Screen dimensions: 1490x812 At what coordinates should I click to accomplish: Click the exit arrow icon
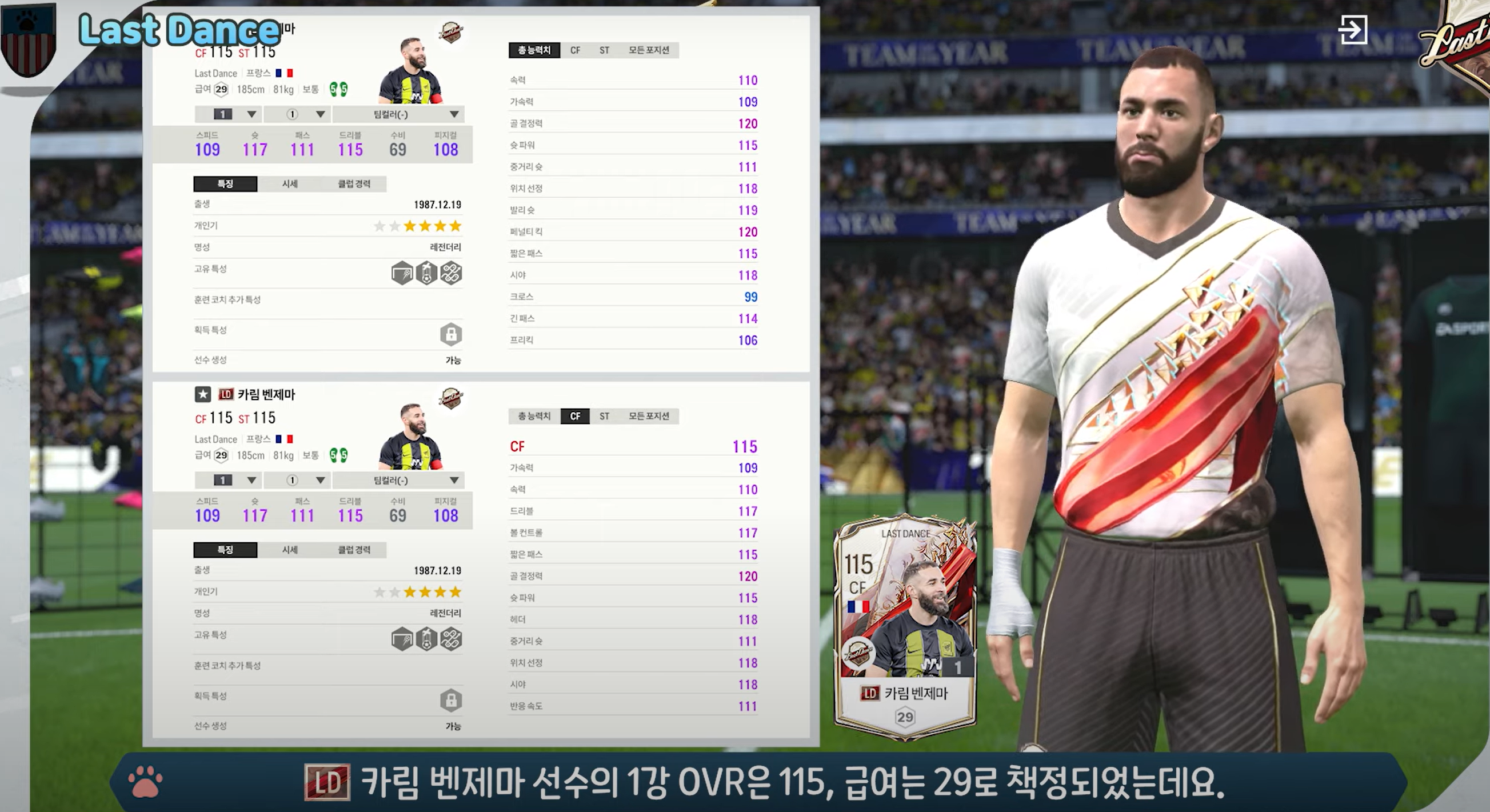point(1352,30)
